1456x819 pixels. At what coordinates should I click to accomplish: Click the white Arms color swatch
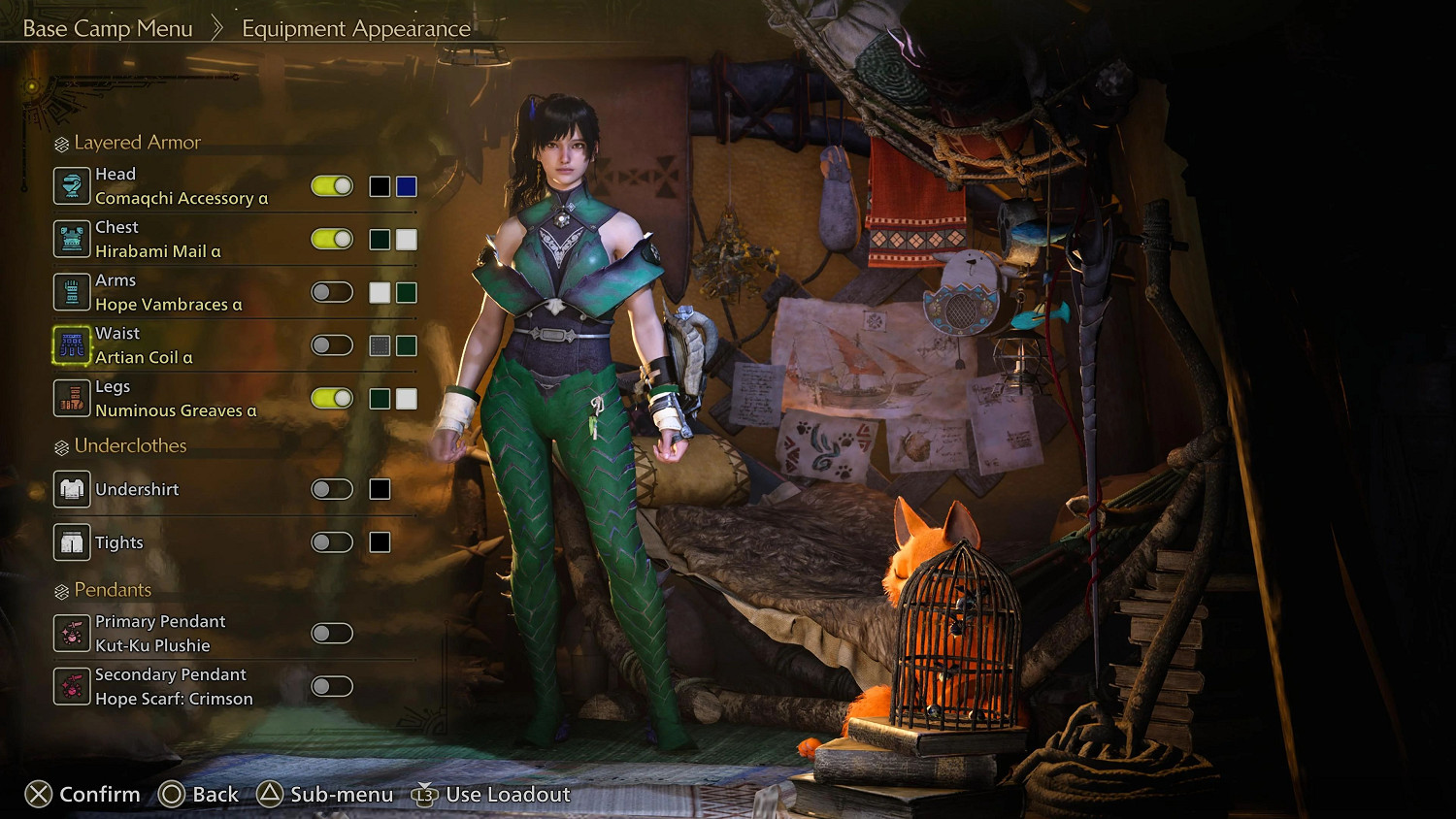click(x=380, y=292)
